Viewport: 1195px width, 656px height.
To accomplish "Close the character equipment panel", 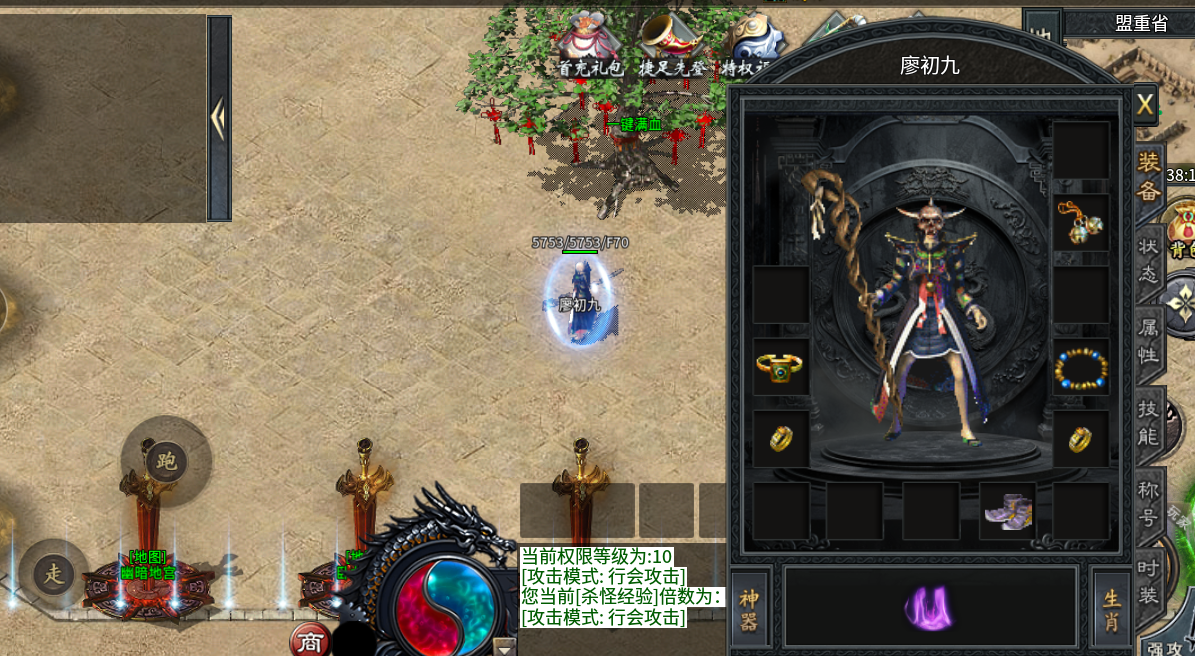I will pyautogui.click(x=1145, y=104).
